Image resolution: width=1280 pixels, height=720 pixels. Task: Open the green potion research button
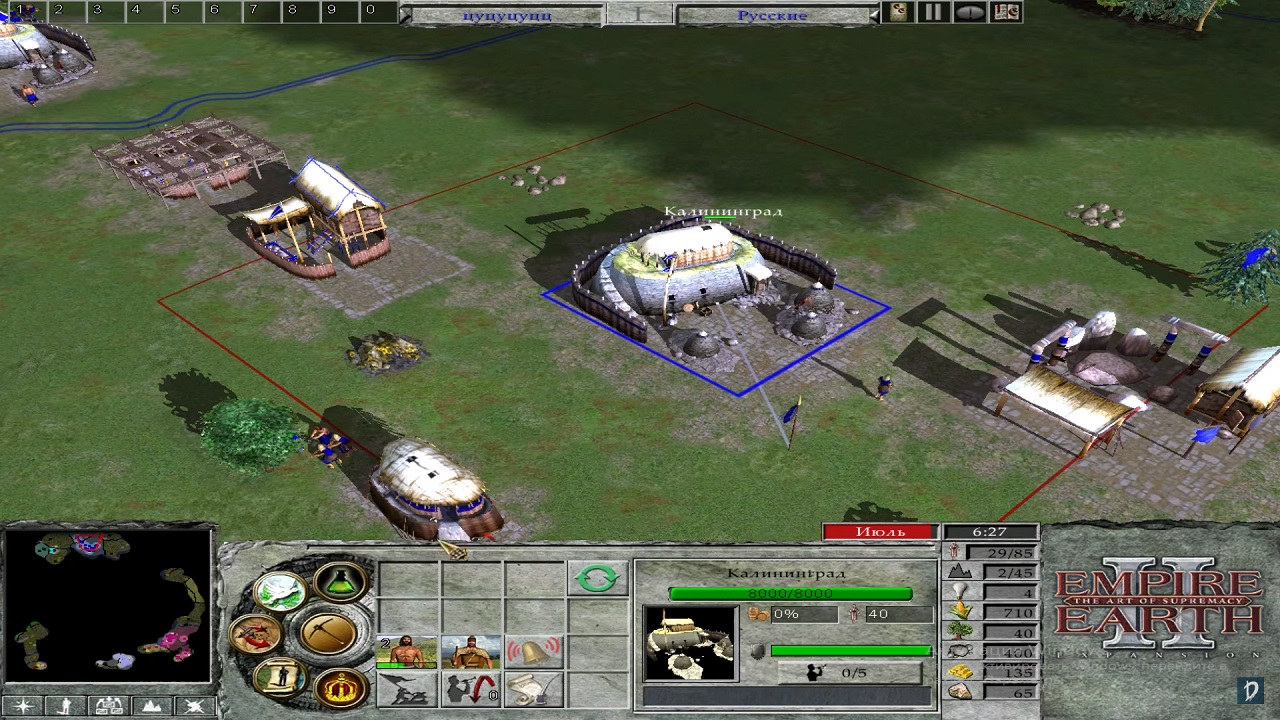point(340,583)
